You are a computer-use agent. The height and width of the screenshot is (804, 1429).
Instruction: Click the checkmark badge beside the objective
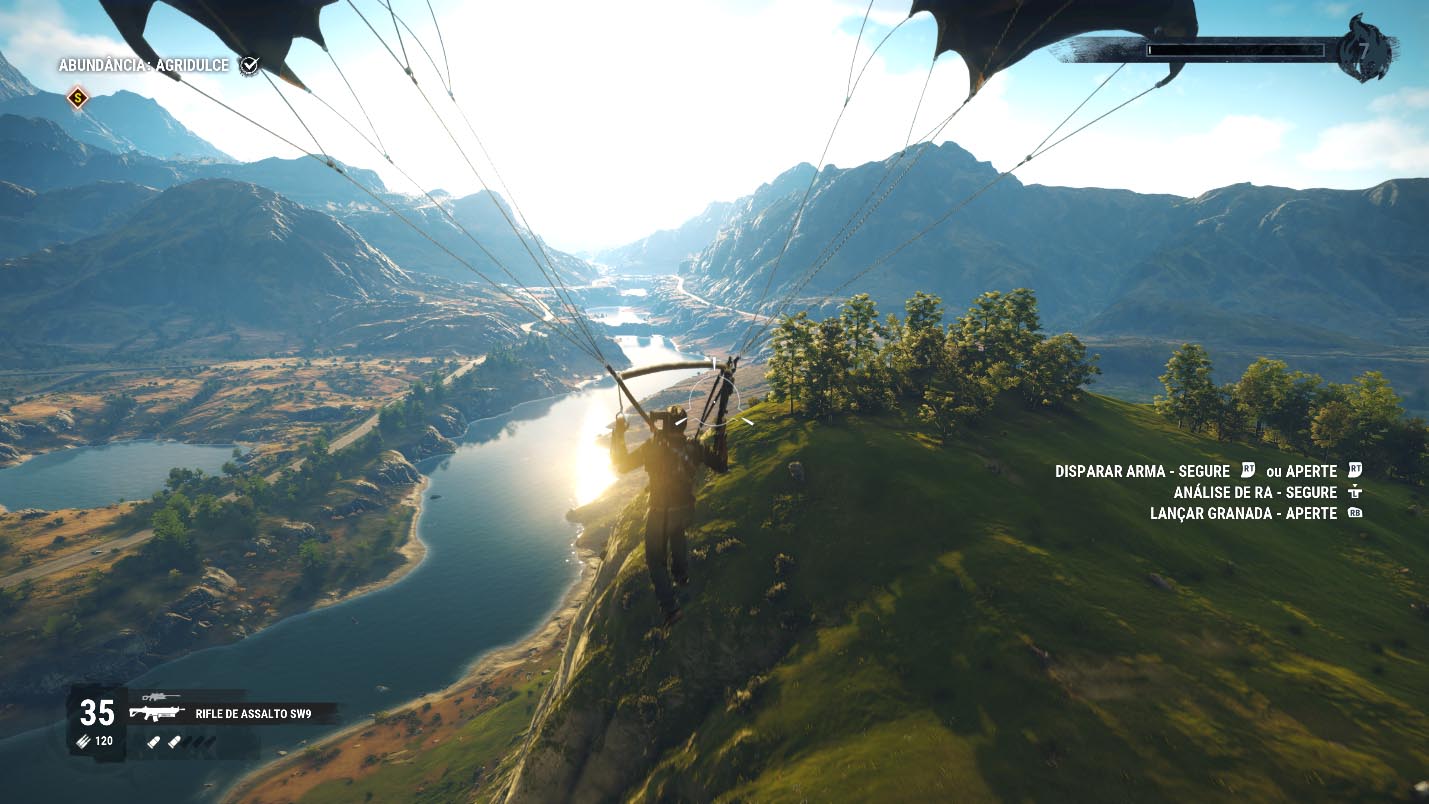point(249,65)
